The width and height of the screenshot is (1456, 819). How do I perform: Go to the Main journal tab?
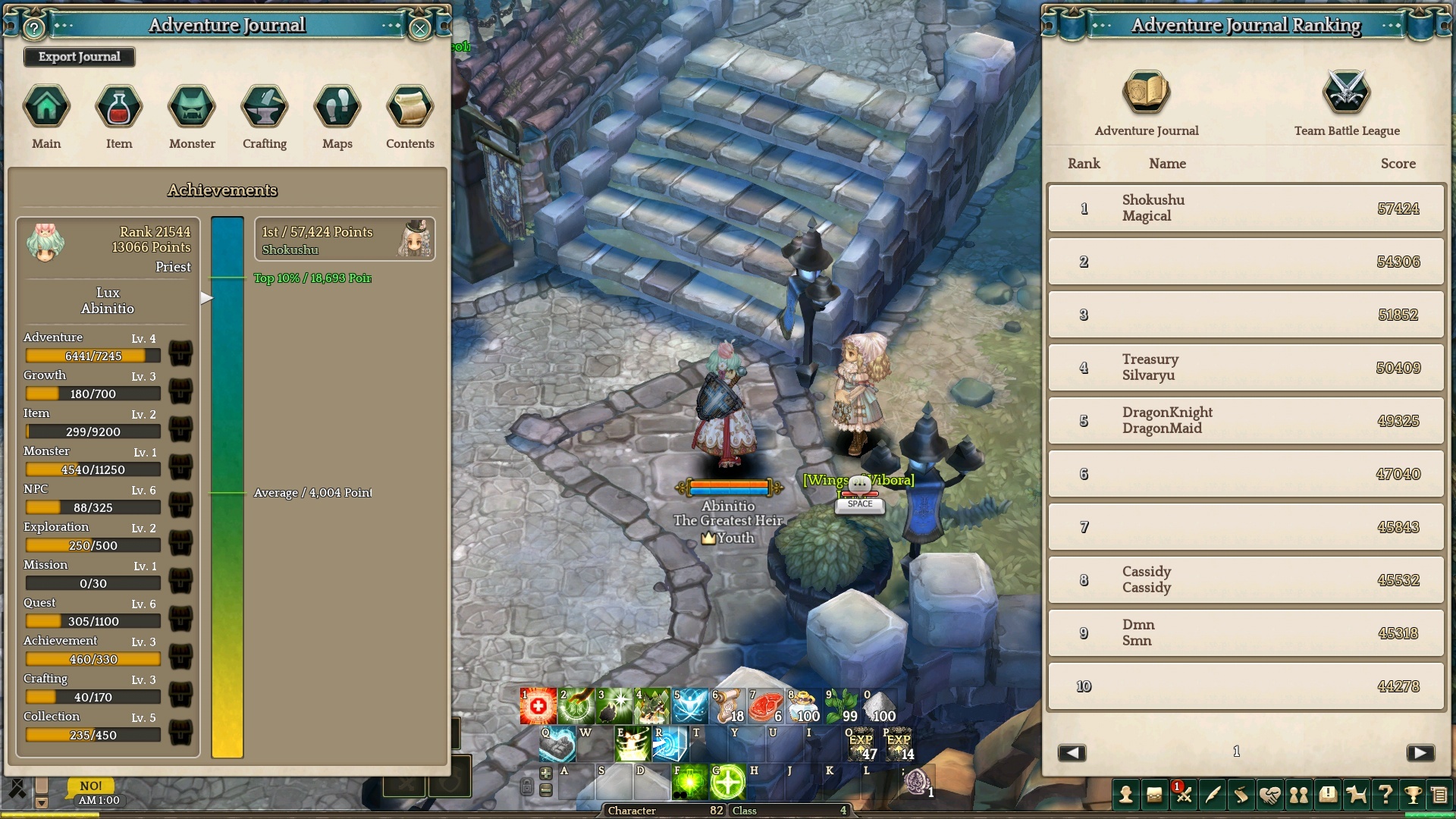[x=46, y=107]
